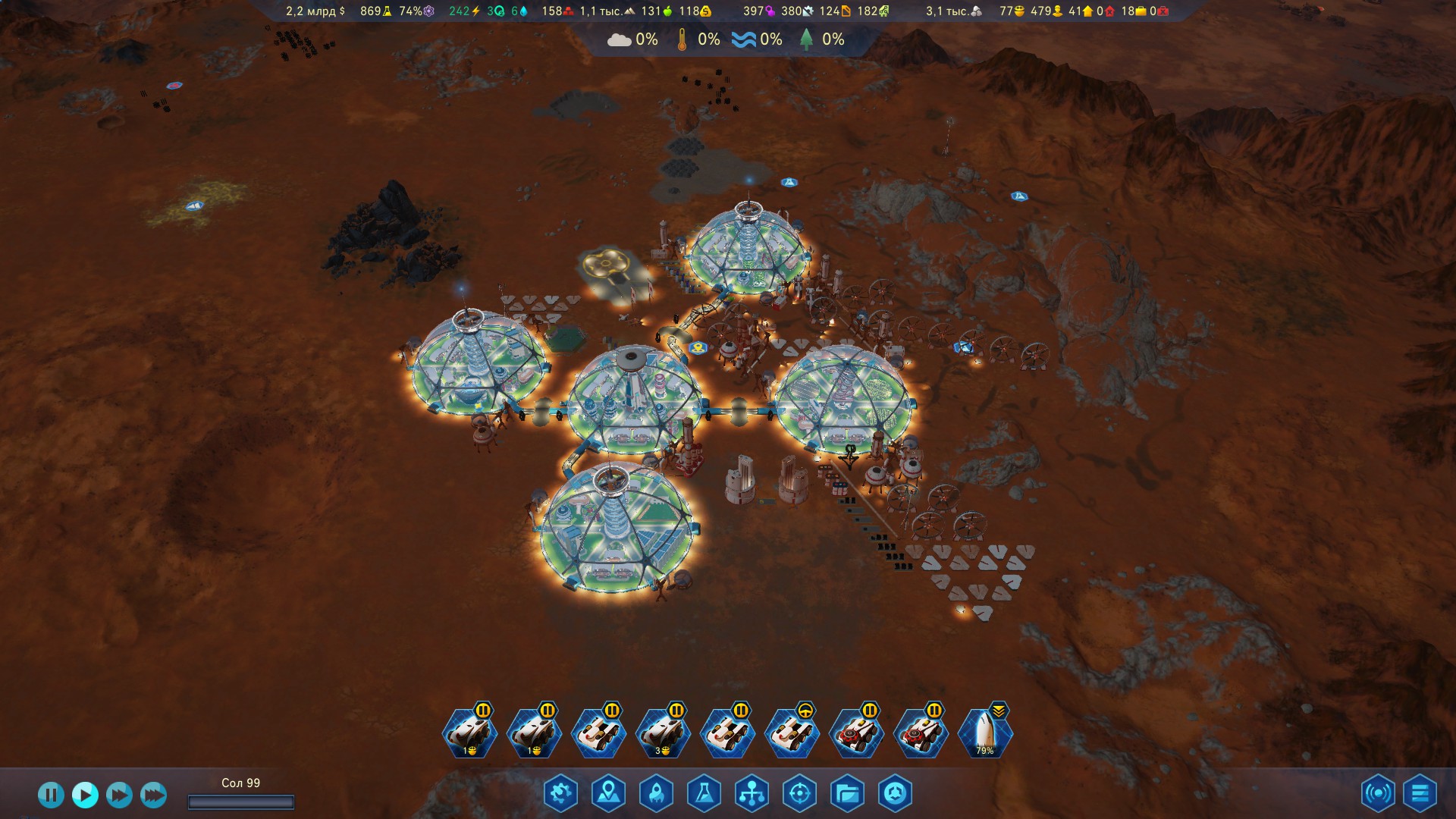Open the build menu gear icon
Image resolution: width=1456 pixels, height=819 pixels.
(x=560, y=794)
